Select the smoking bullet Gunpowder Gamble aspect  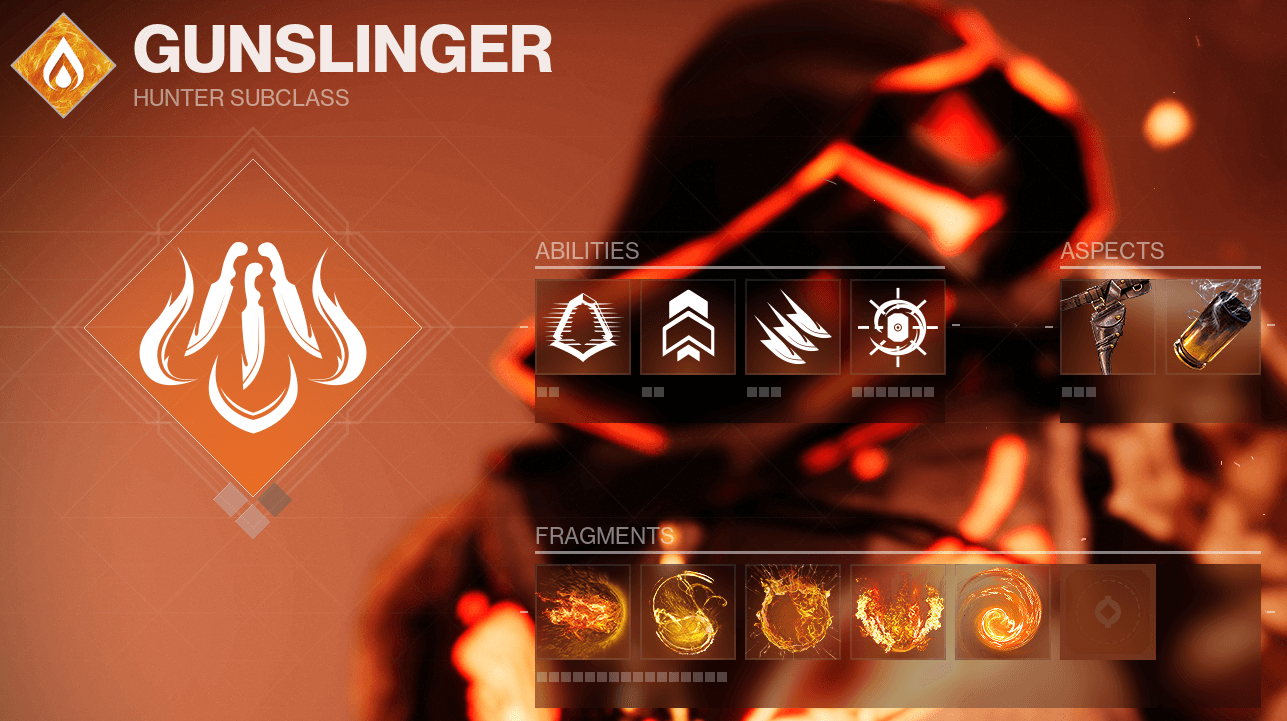(1212, 327)
